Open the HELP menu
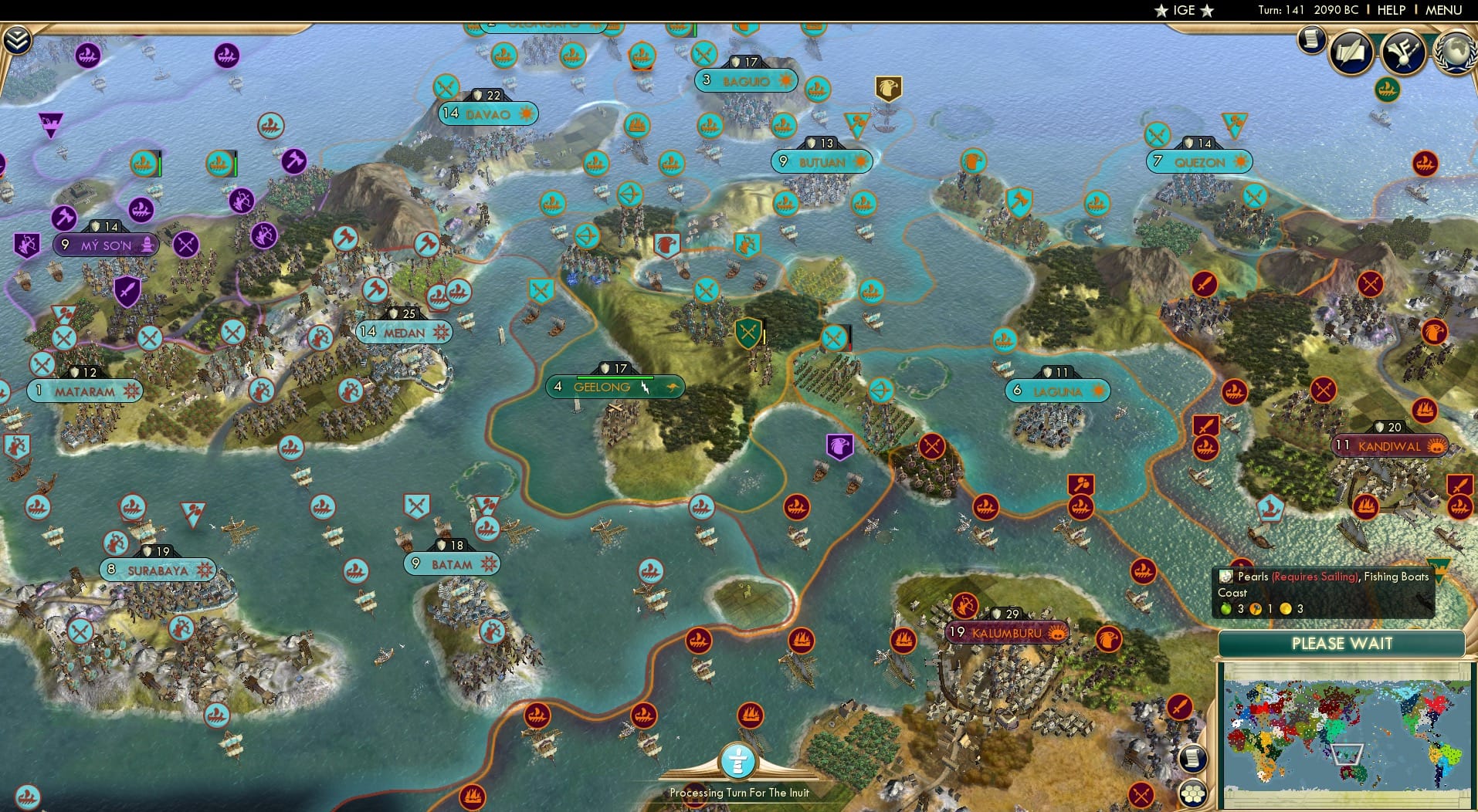The width and height of the screenshot is (1478, 812). 1390,11
